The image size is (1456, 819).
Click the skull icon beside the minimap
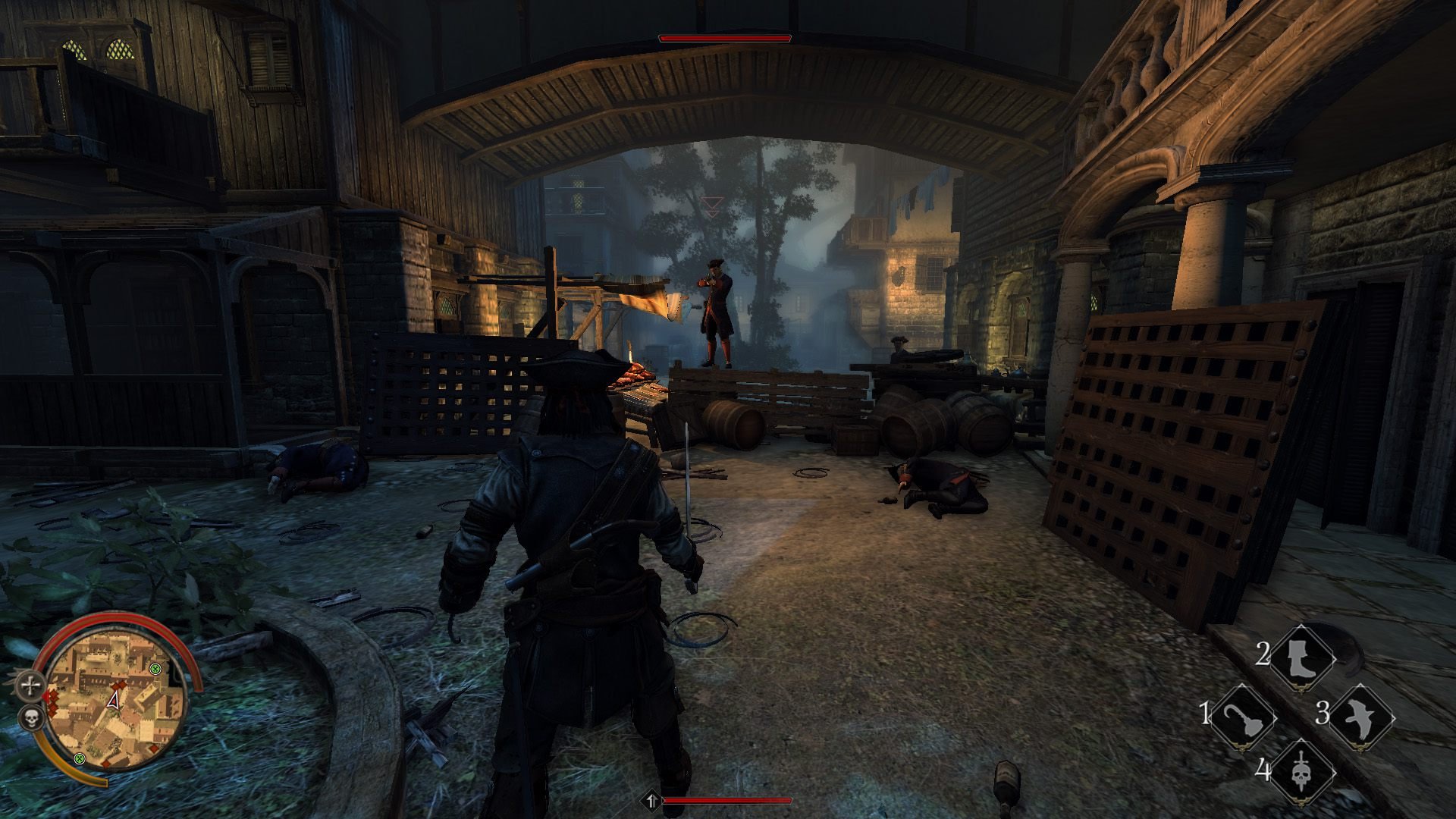pyautogui.click(x=30, y=718)
